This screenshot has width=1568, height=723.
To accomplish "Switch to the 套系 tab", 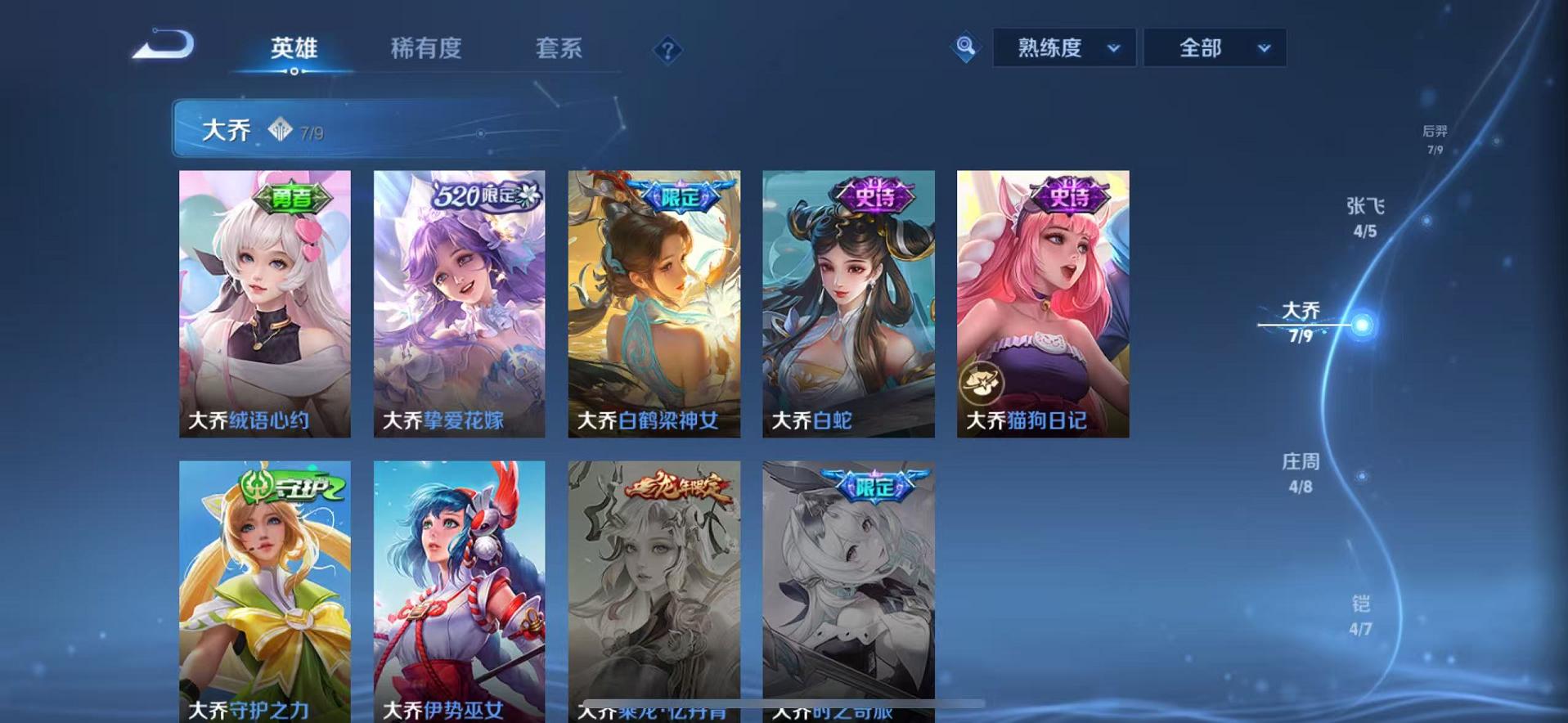I will pyautogui.click(x=559, y=50).
